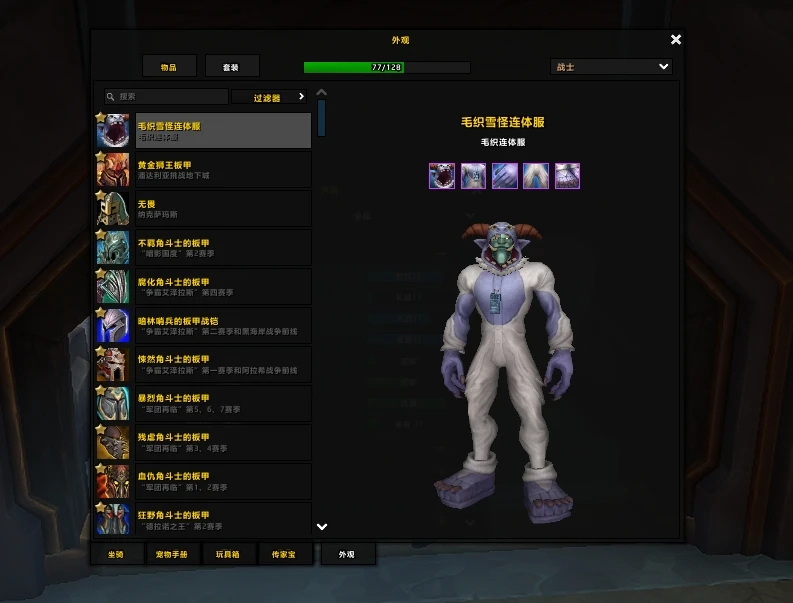This screenshot has width=793, height=603.
Task: Switch to the 套装 sets tab
Action: click(x=232, y=67)
